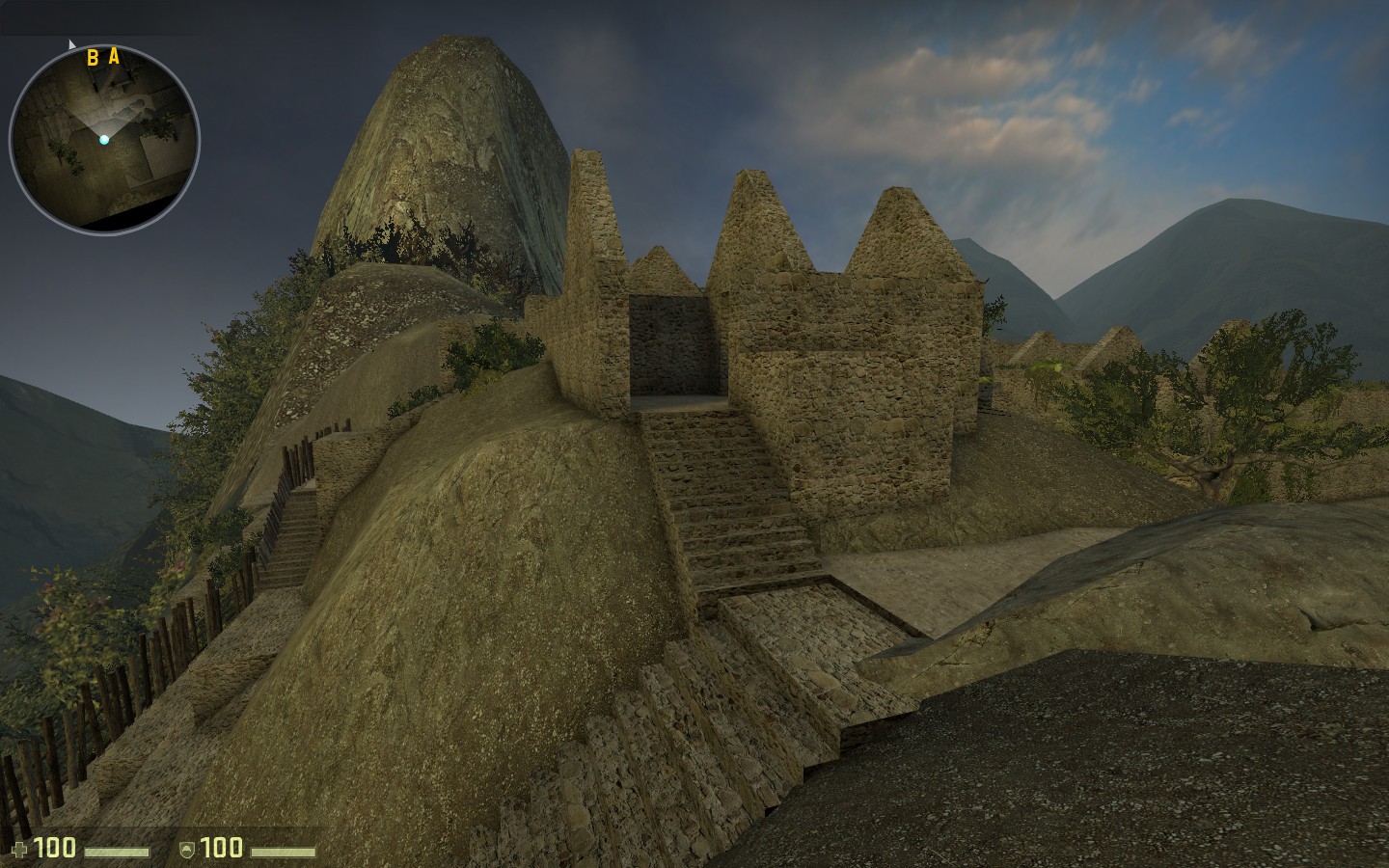Click the full health bar beside the health number

point(118,851)
